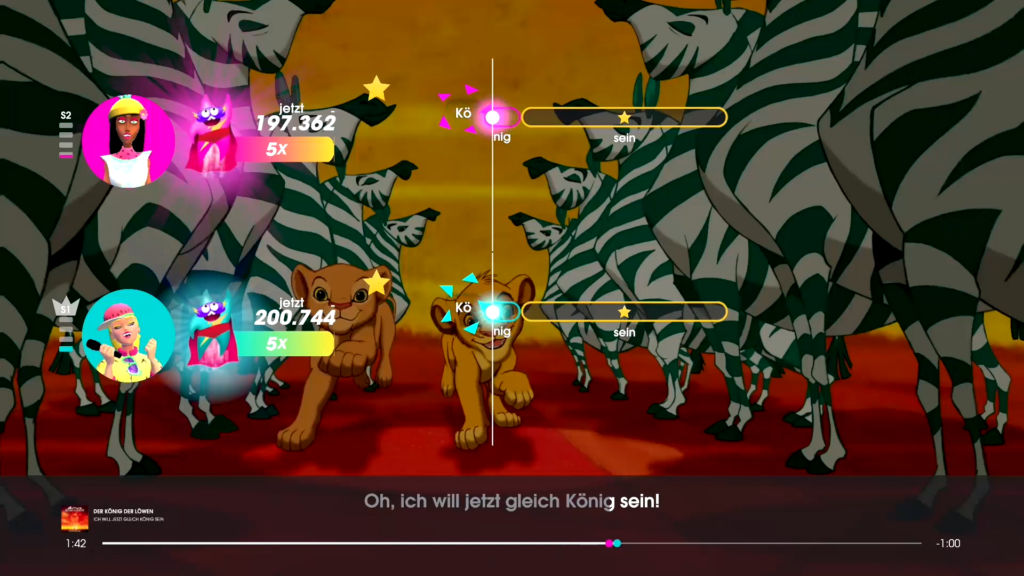
Task: Select the pink player avatar with yellow hat
Action: (x=128, y=141)
